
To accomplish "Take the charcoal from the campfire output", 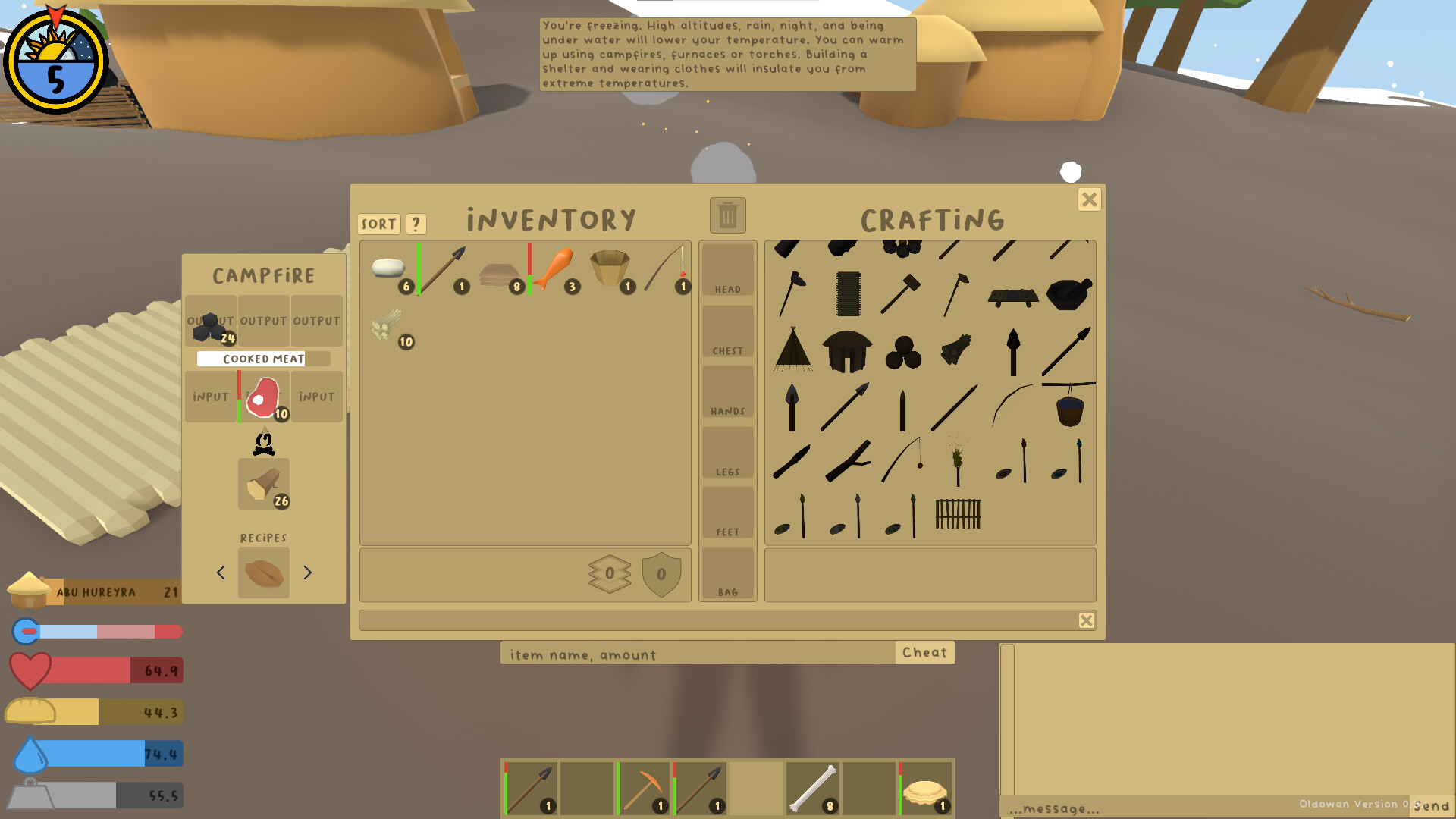I will click(x=210, y=320).
